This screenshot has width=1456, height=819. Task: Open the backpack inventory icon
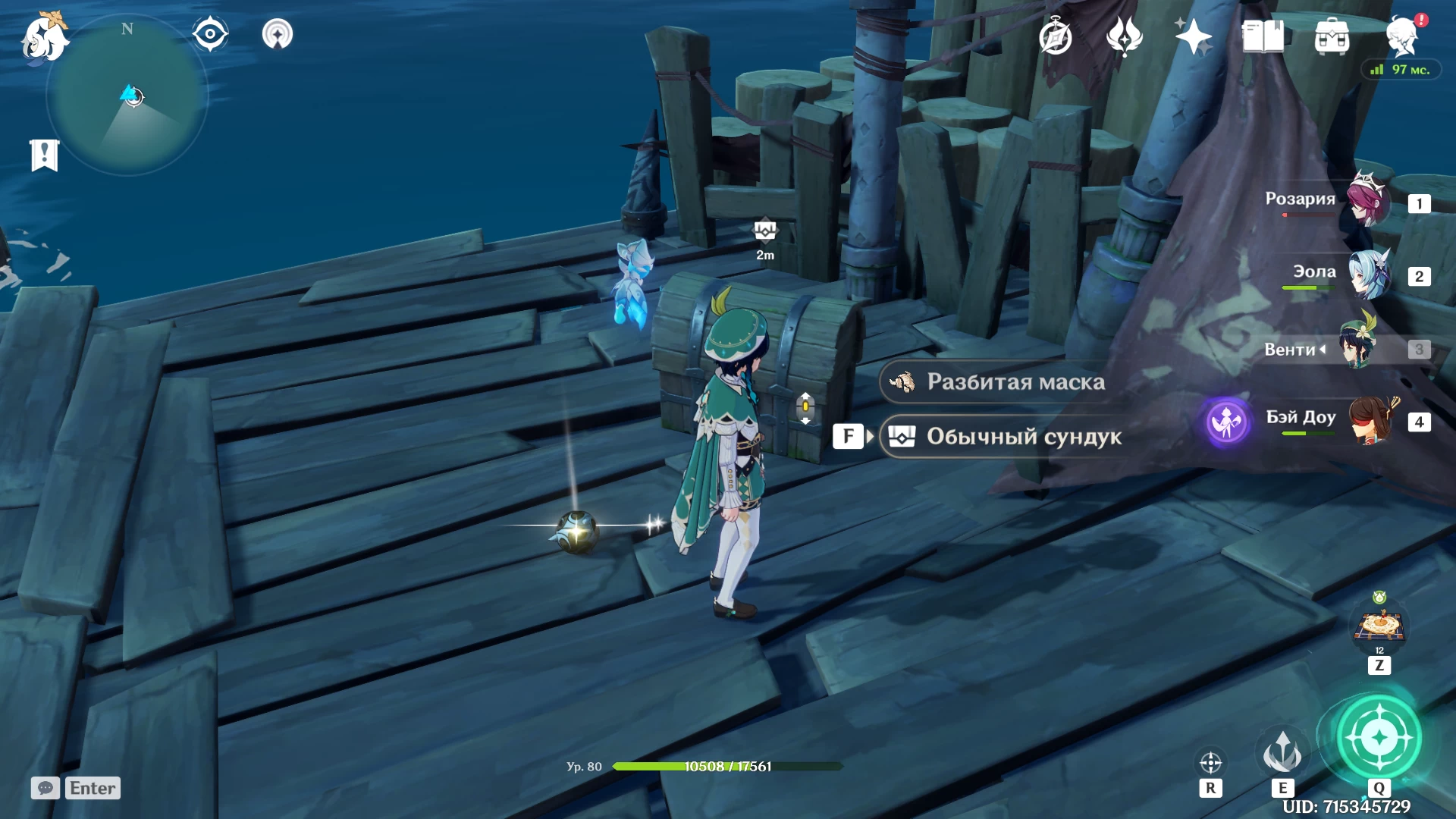tap(1332, 36)
